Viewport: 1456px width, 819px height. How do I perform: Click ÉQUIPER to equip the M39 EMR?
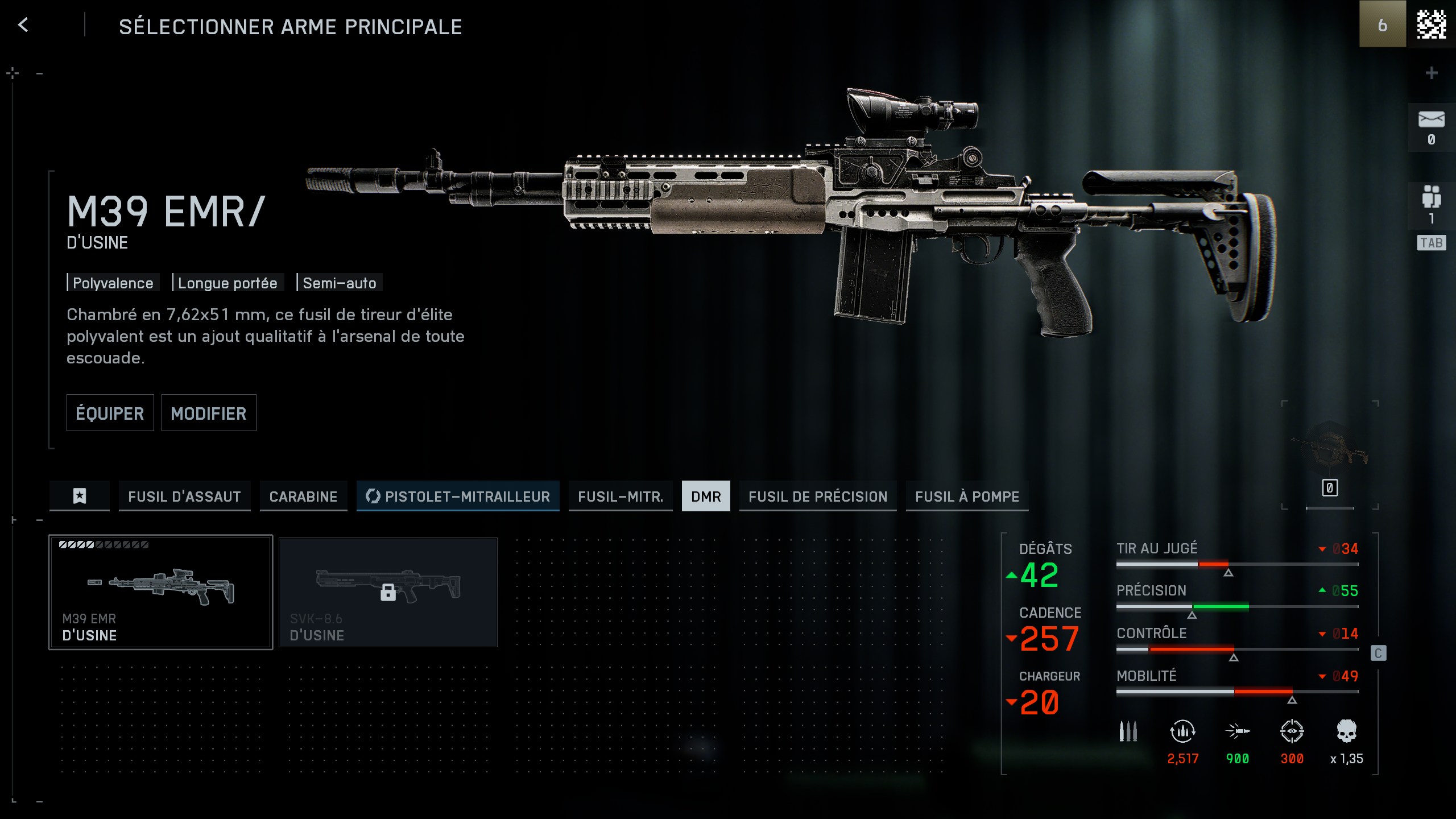pyautogui.click(x=110, y=413)
